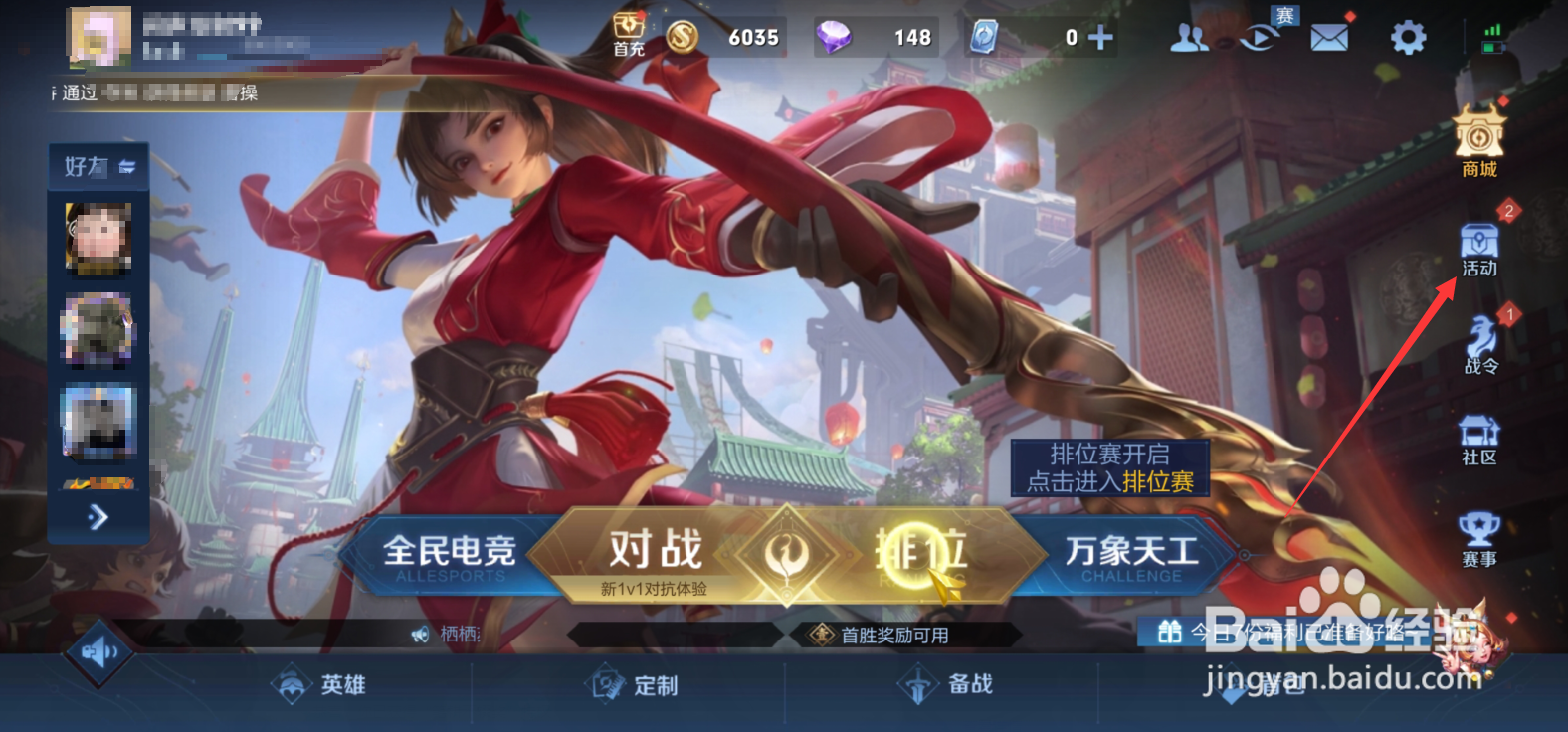This screenshot has height=732, width=1568.
Task: Open the 社区 (community) section
Action: point(1480,438)
